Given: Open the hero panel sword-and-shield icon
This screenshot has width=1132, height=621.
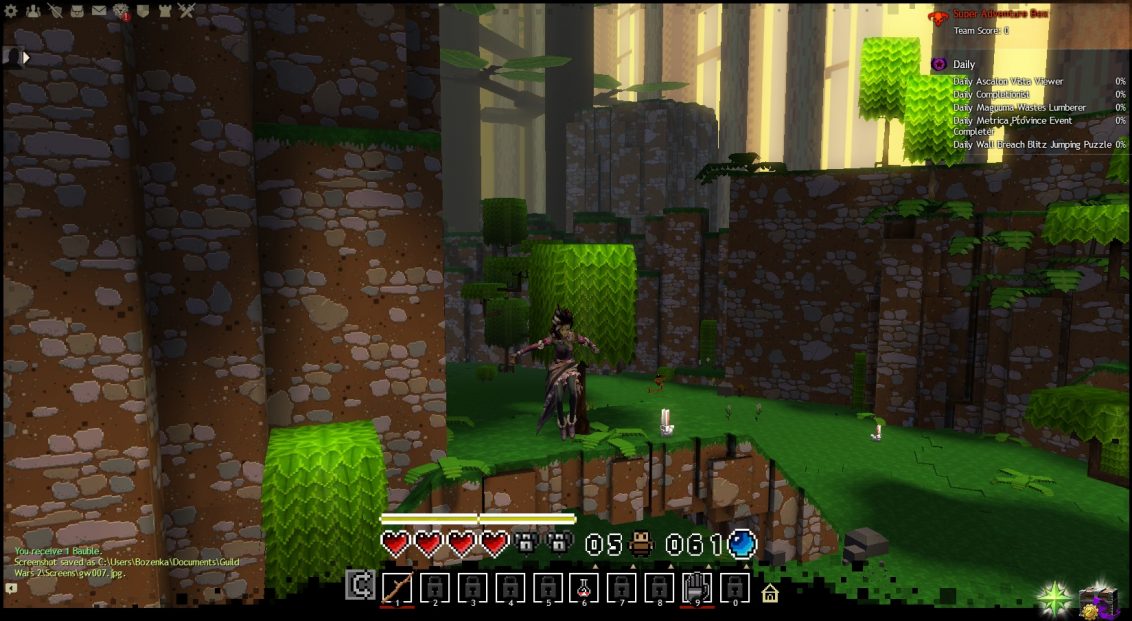Looking at the screenshot, I should point(55,11).
